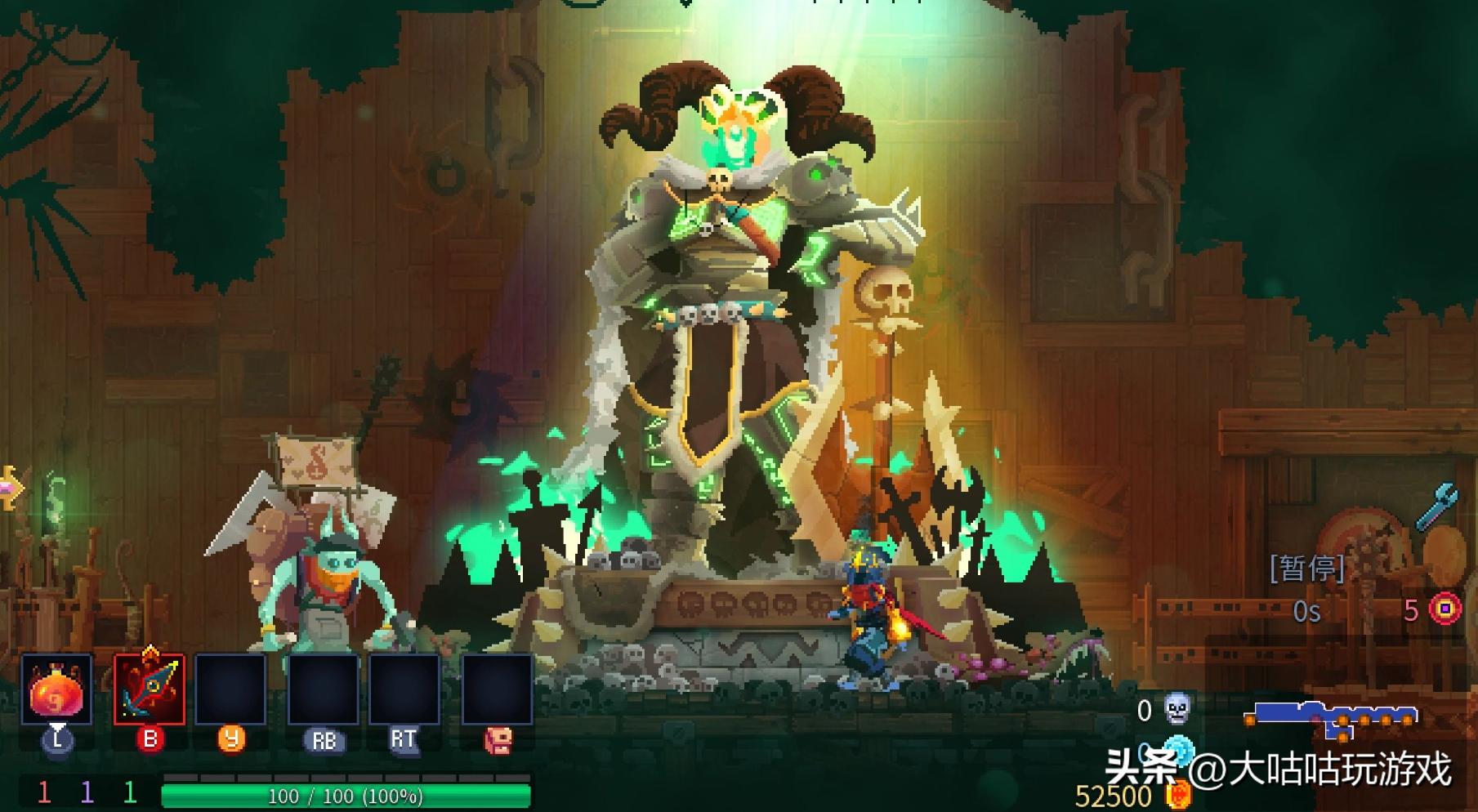The image size is (1478, 812).
Task: Select the equipped bow weapon slot
Action: pos(150,689)
